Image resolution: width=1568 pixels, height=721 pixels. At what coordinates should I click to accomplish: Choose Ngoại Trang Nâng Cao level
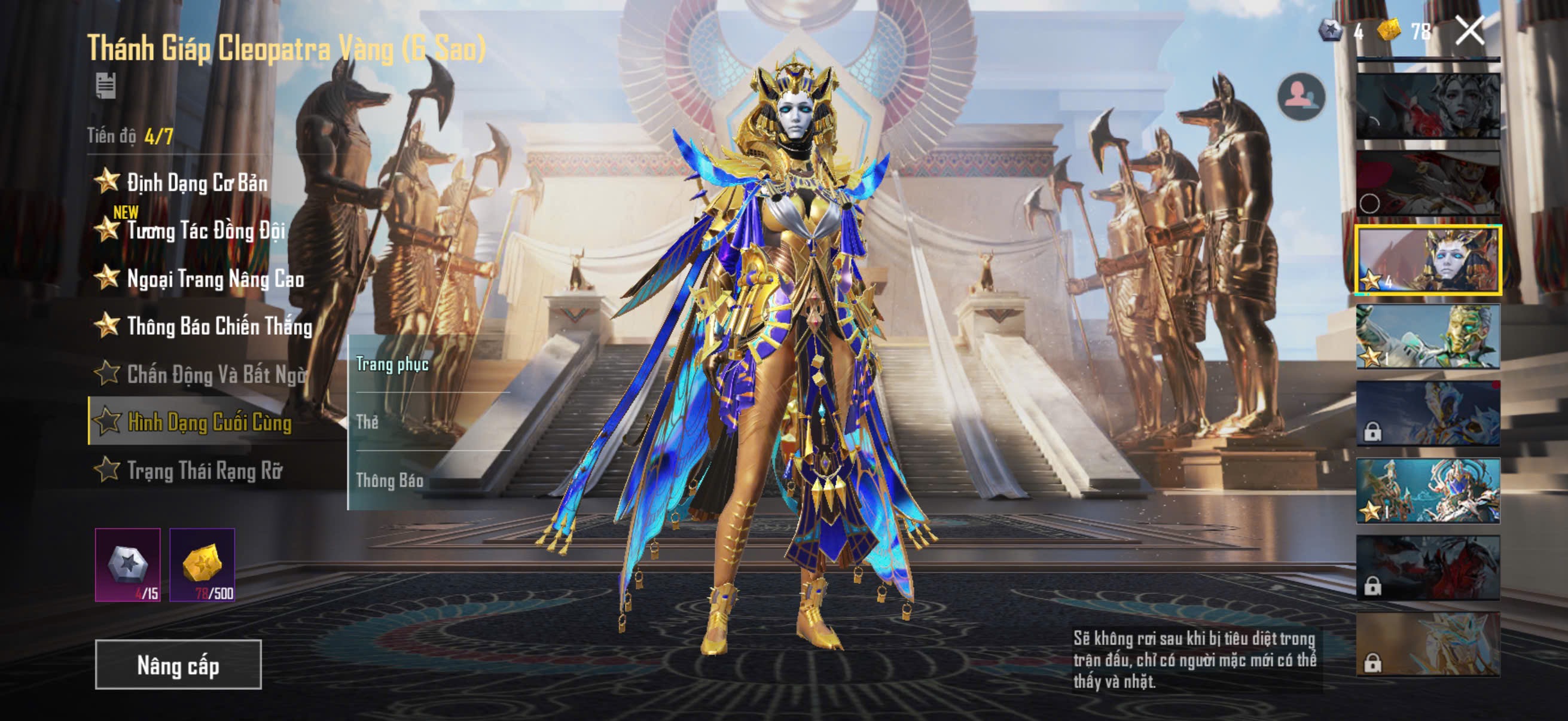pos(214,279)
